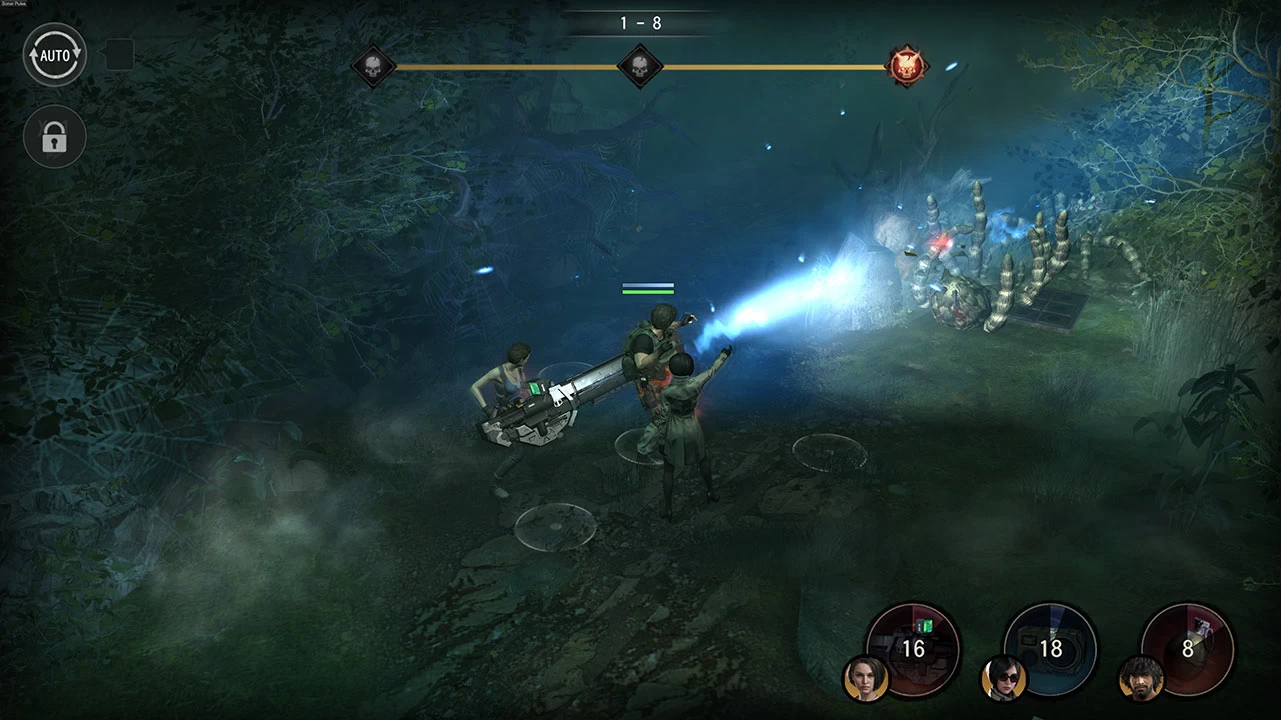Toggle the AUTO battle button

[55, 55]
